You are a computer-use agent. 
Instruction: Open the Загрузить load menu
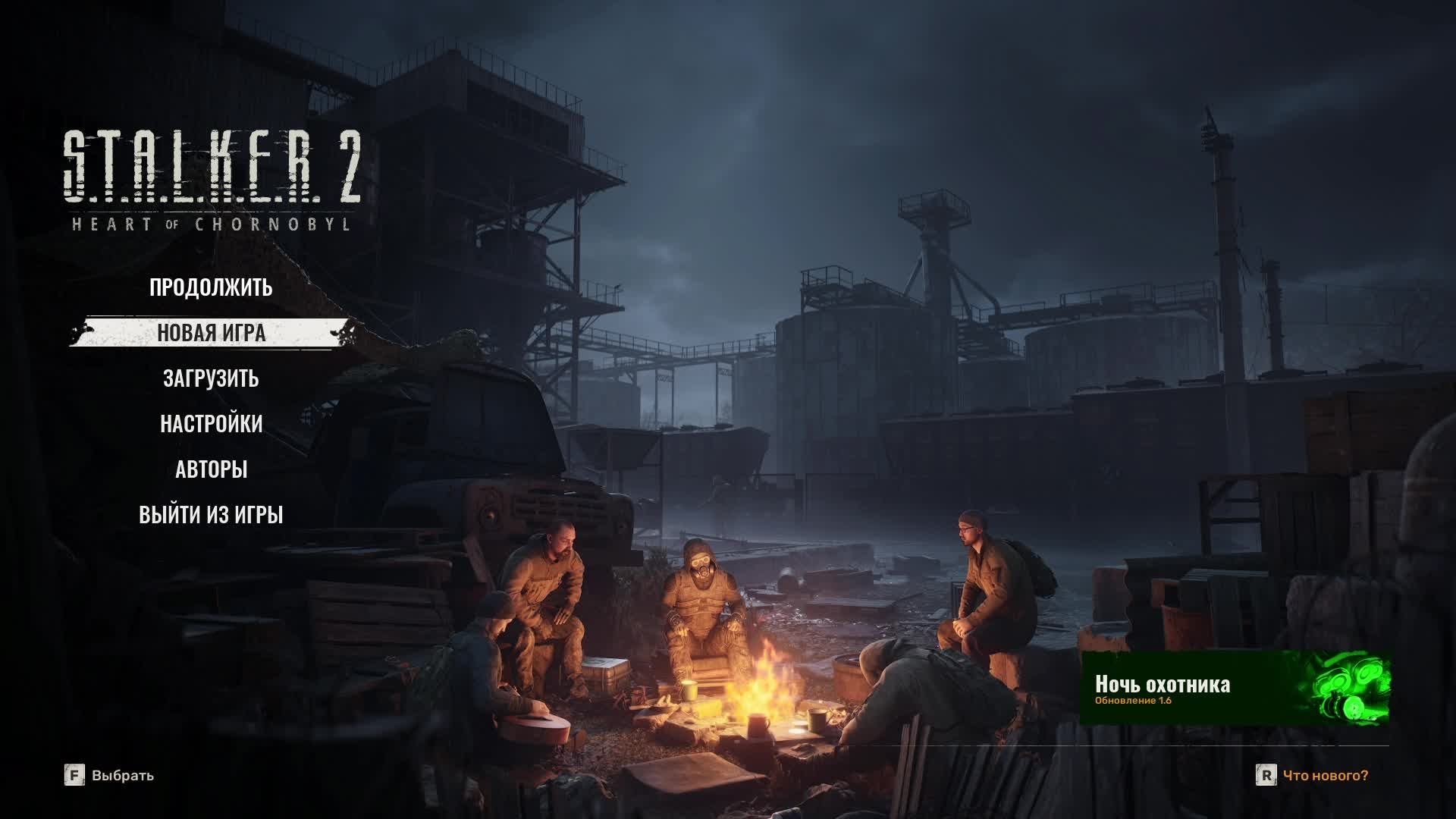coord(211,378)
